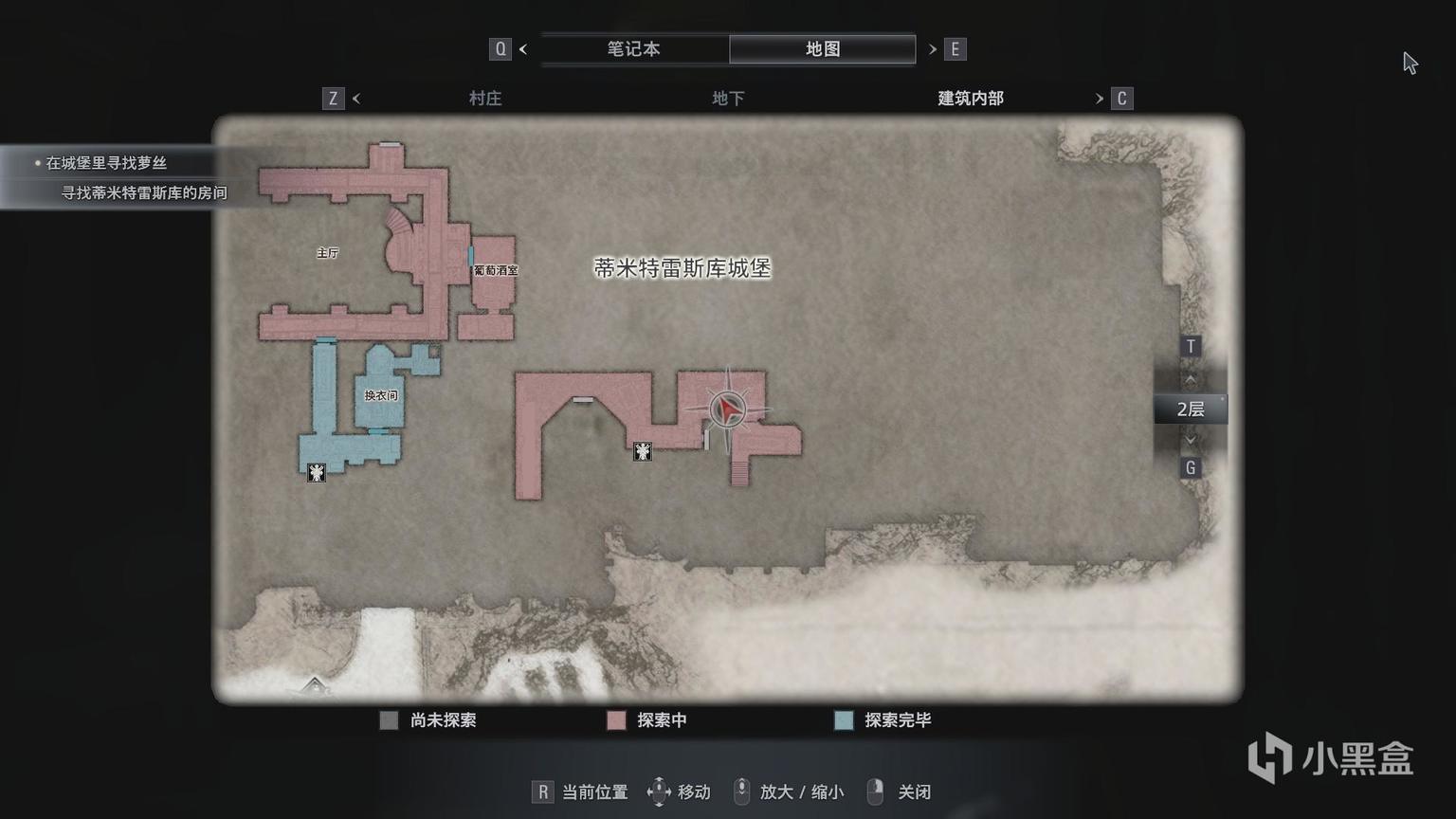Open the 地下 underground map
Viewport: 1456px width, 819px height.
point(728,99)
